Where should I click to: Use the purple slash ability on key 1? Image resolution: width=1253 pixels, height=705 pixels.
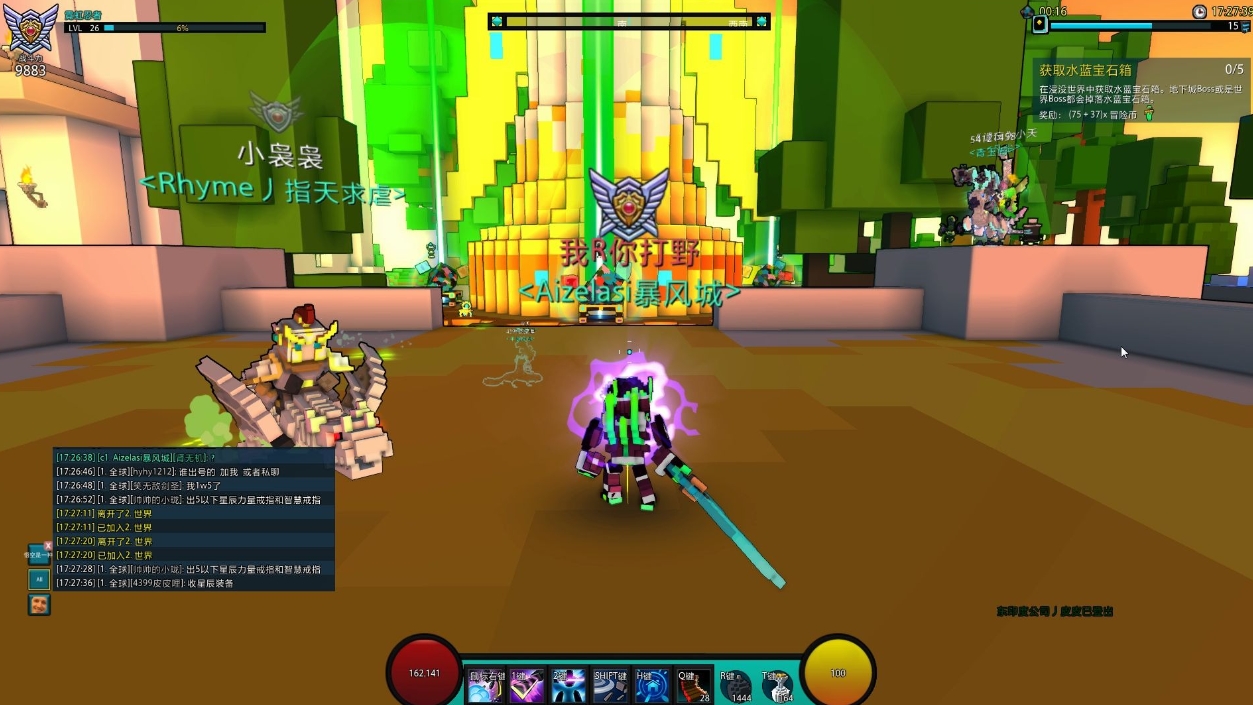[527, 687]
